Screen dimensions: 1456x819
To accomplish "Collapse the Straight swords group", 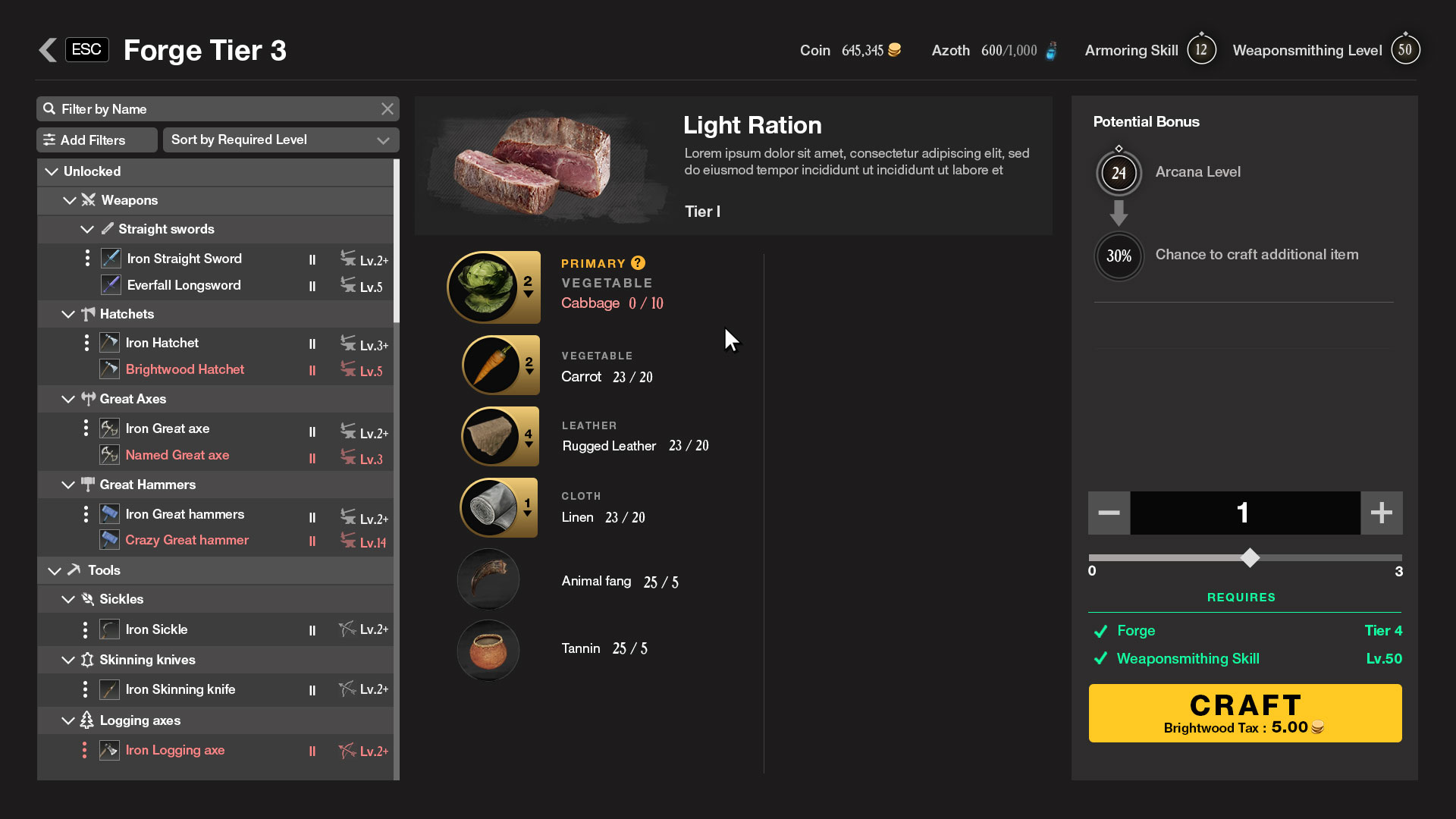I will [87, 229].
